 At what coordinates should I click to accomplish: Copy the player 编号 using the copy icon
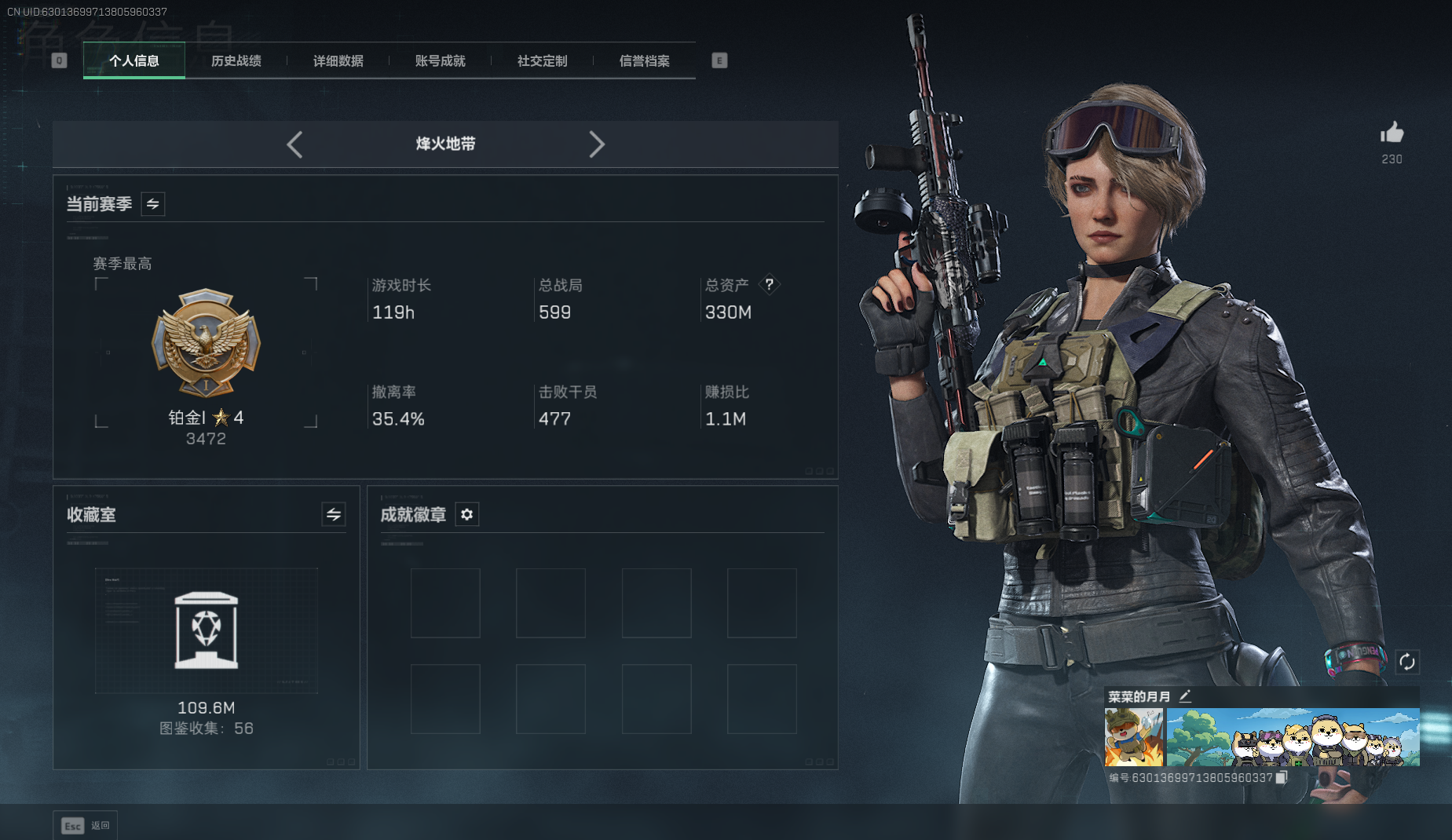(x=1280, y=777)
